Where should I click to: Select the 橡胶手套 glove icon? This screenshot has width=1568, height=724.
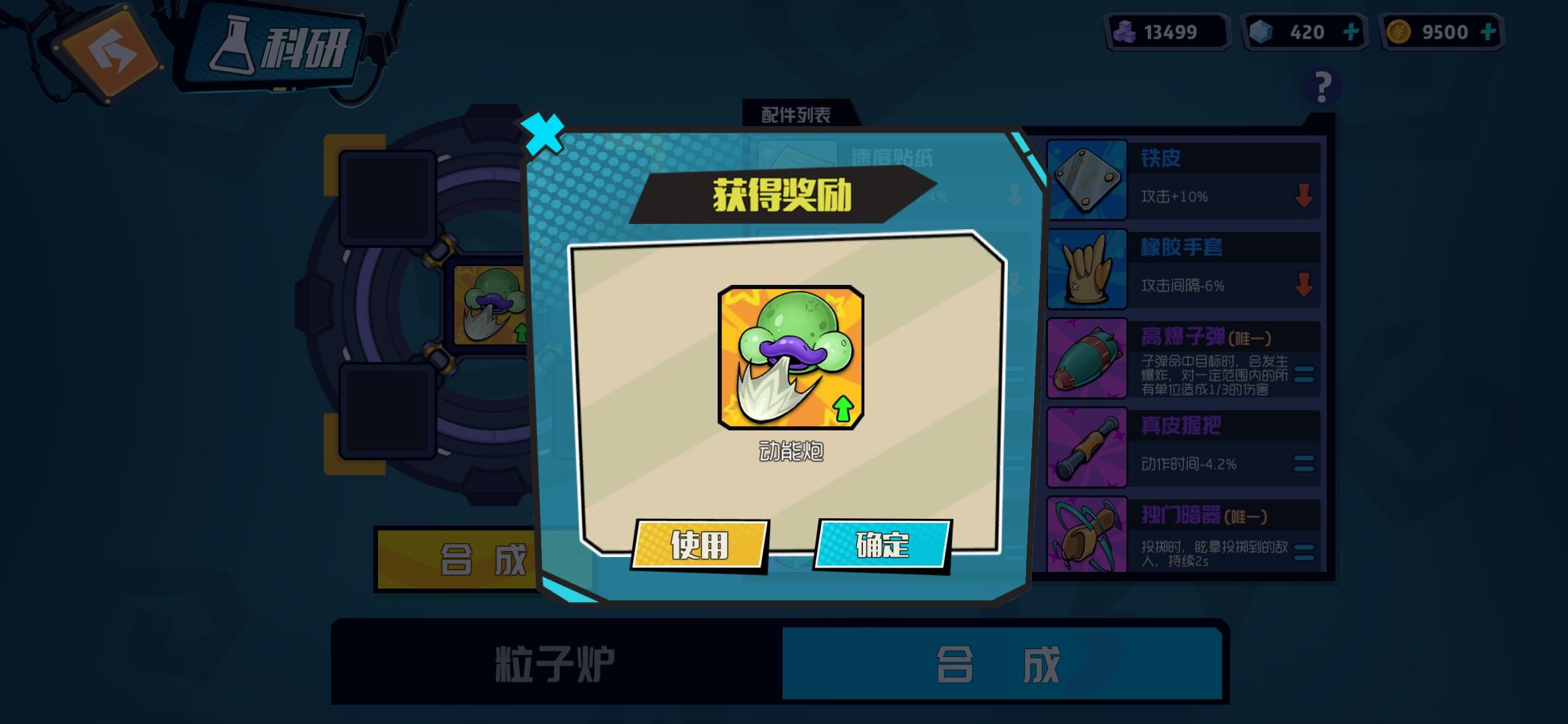click(1088, 268)
